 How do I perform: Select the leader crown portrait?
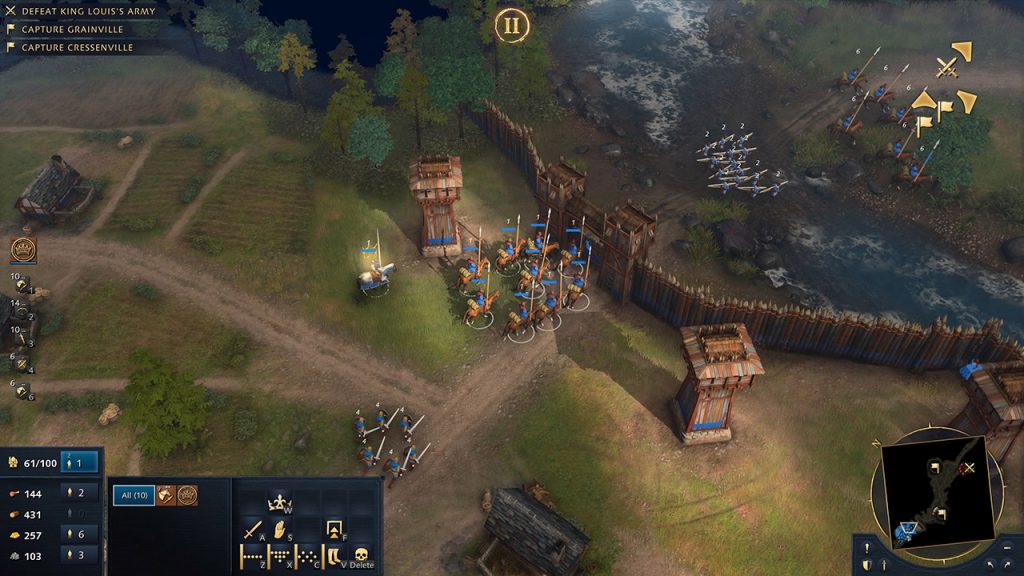(x=22, y=249)
